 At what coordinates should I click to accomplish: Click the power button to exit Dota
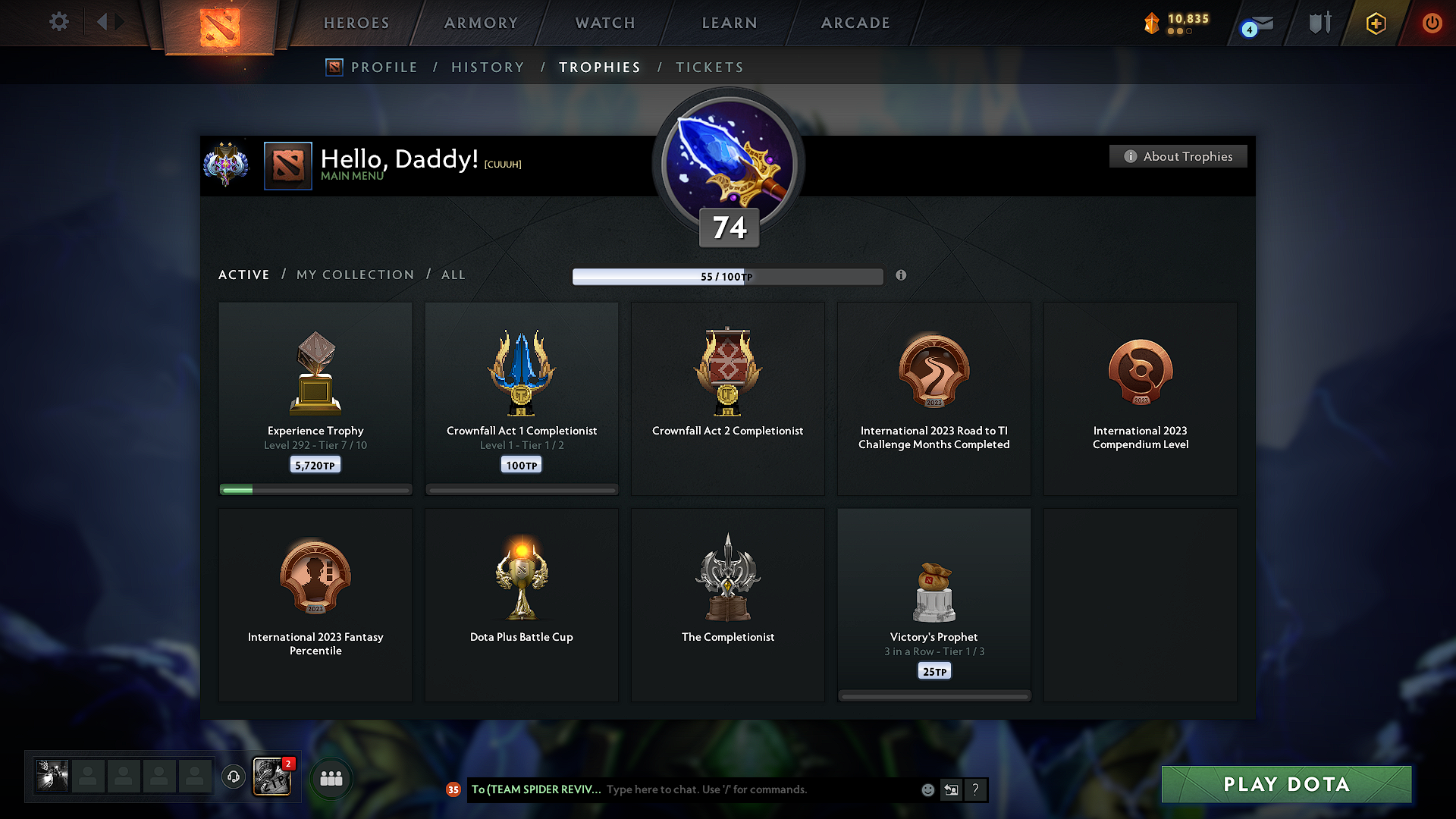coord(1432,23)
